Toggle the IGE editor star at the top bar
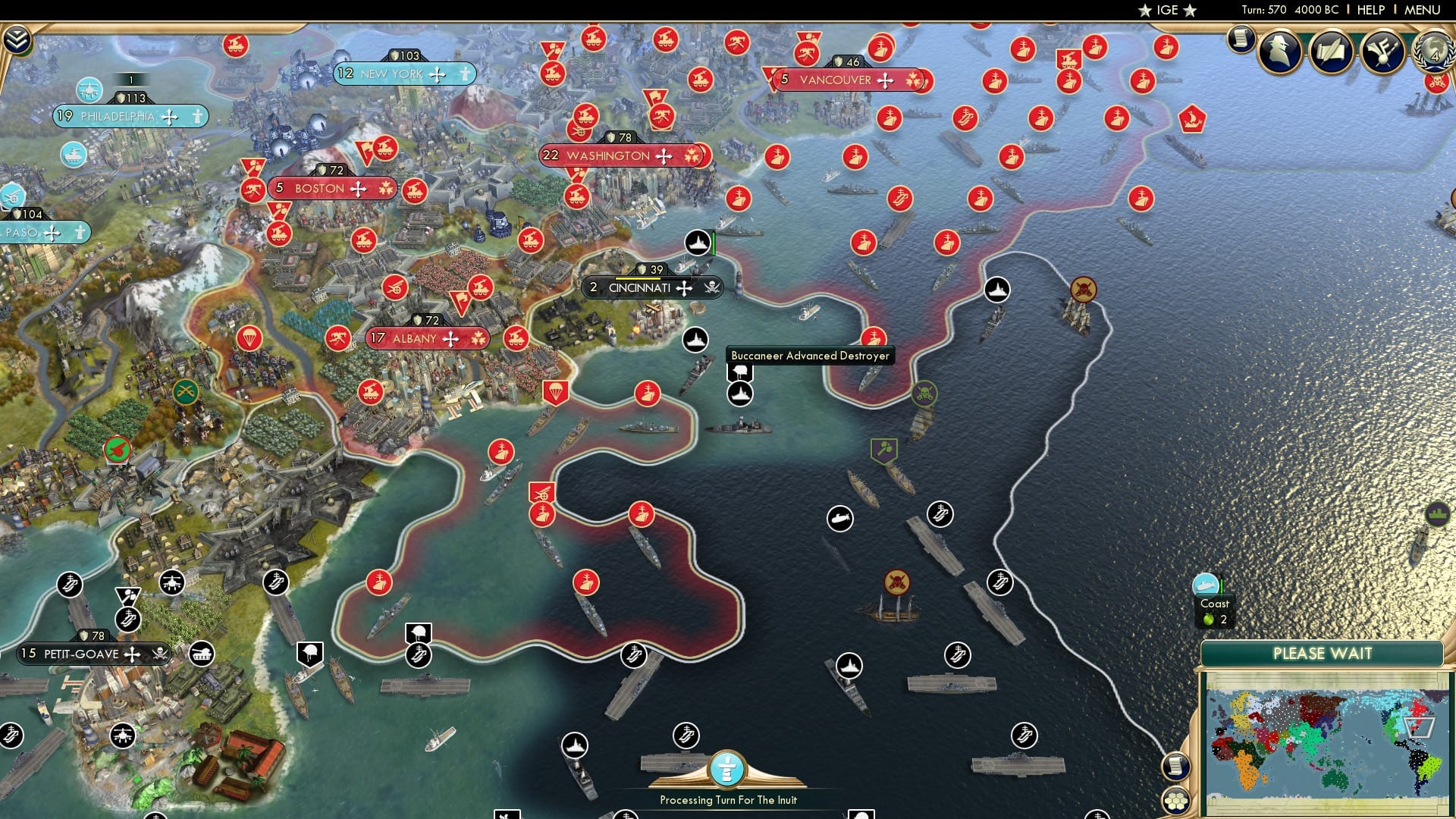Viewport: 1456px width, 819px height. coord(1145,10)
